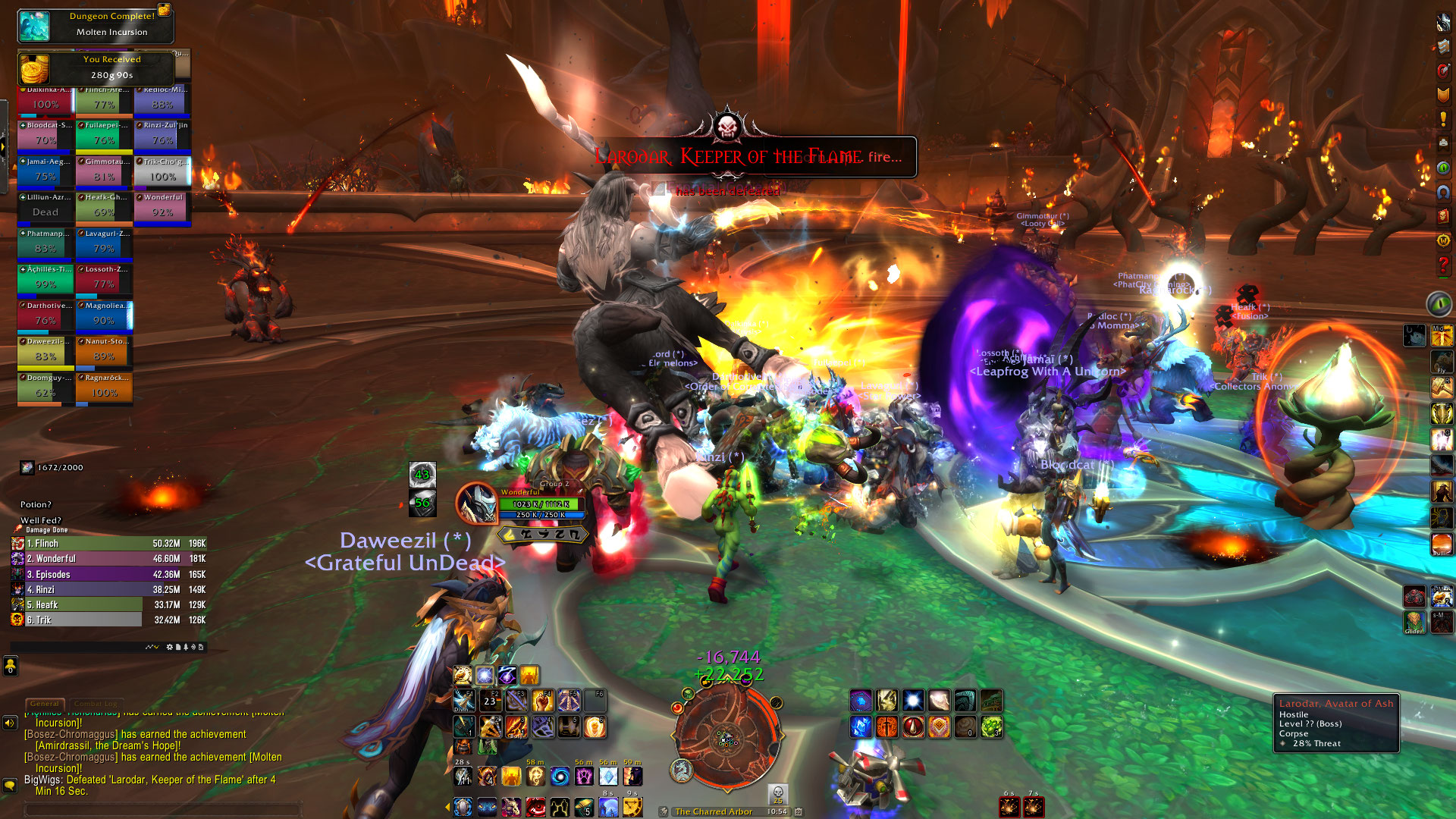The image size is (1456, 819).
Task: Select Wonderful's raid frame
Action: coord(162,207)
